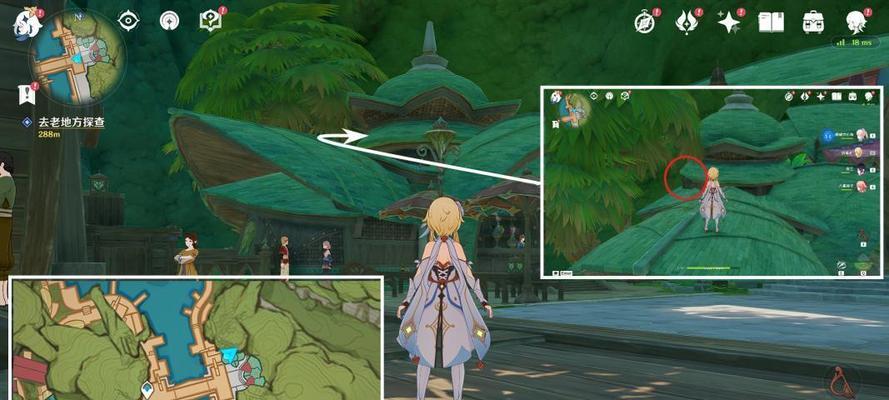Image resolution: width=889 pixels, height=400 pixels.
Task: Open the winged emblem events icon
Action: (687, 21)
